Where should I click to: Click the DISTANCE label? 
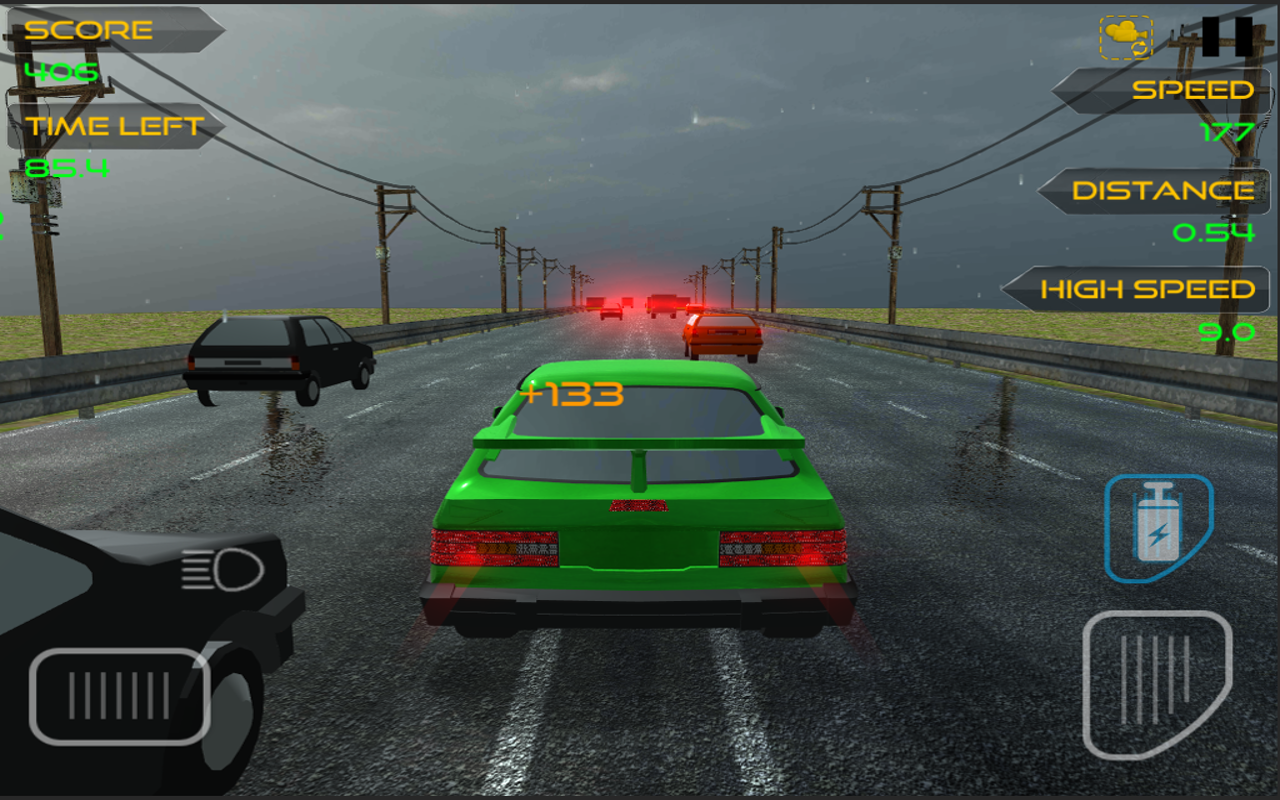pyautogui.click(x=1163, y=191)
